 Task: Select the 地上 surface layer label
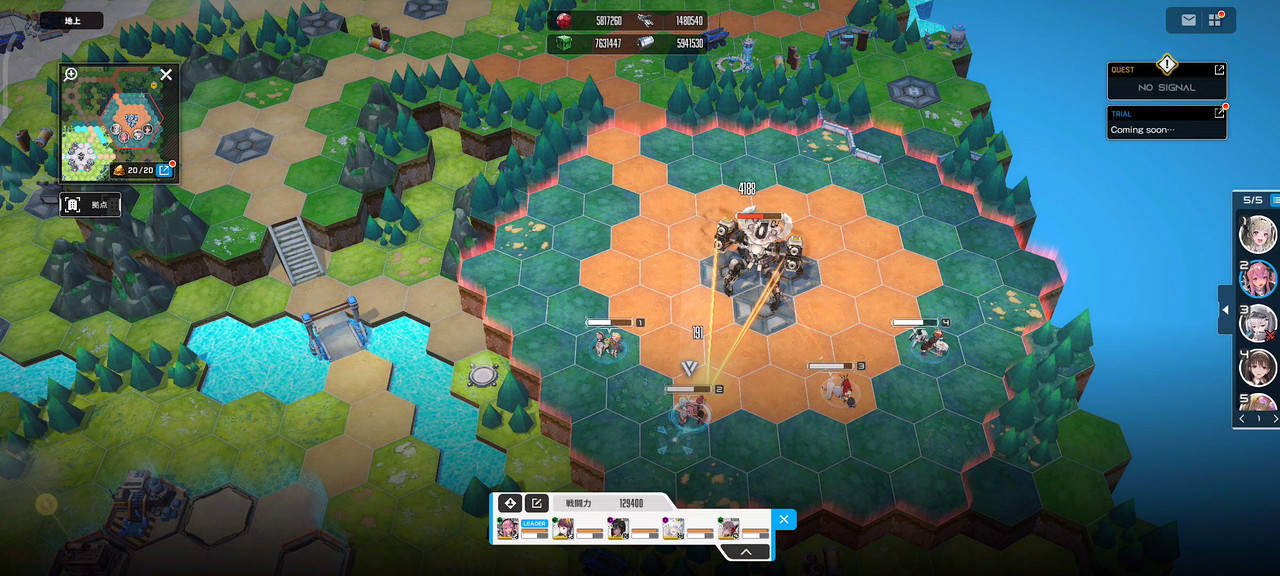[74, 20]
